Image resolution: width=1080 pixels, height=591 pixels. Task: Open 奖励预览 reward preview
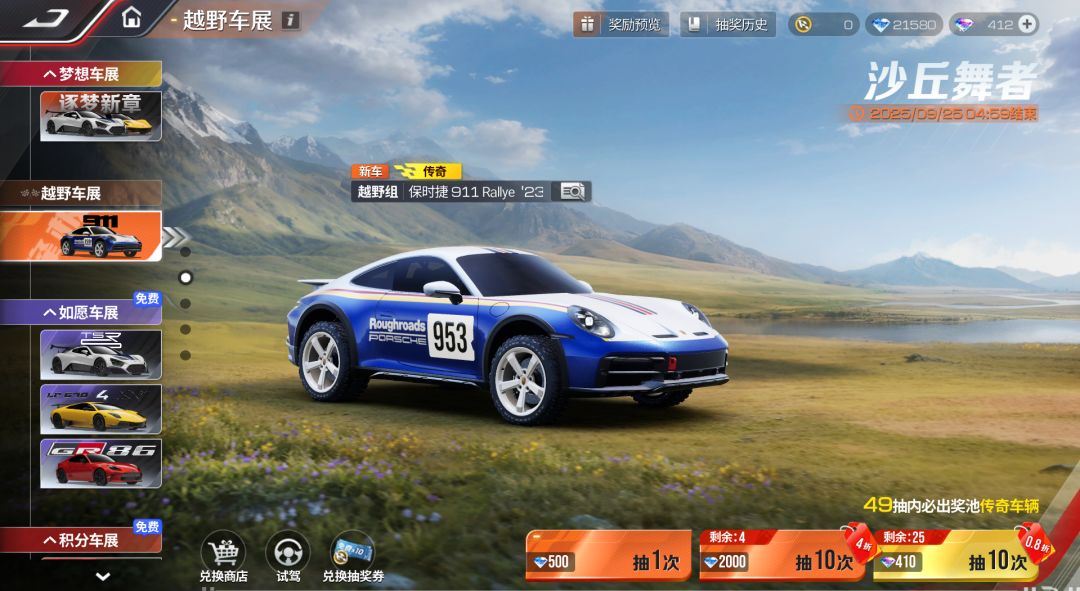(x=620, y=24)
